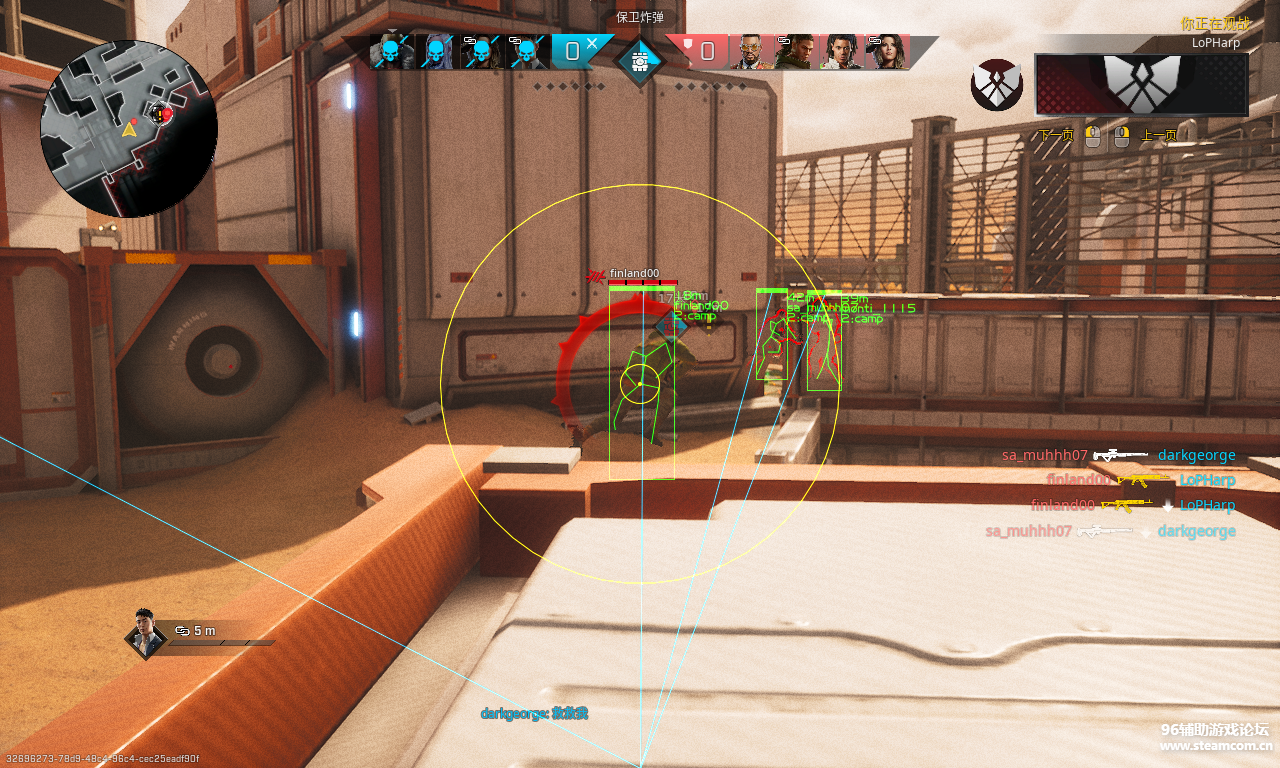Select the bomb objective icon at top center

[x=638, y=60]
